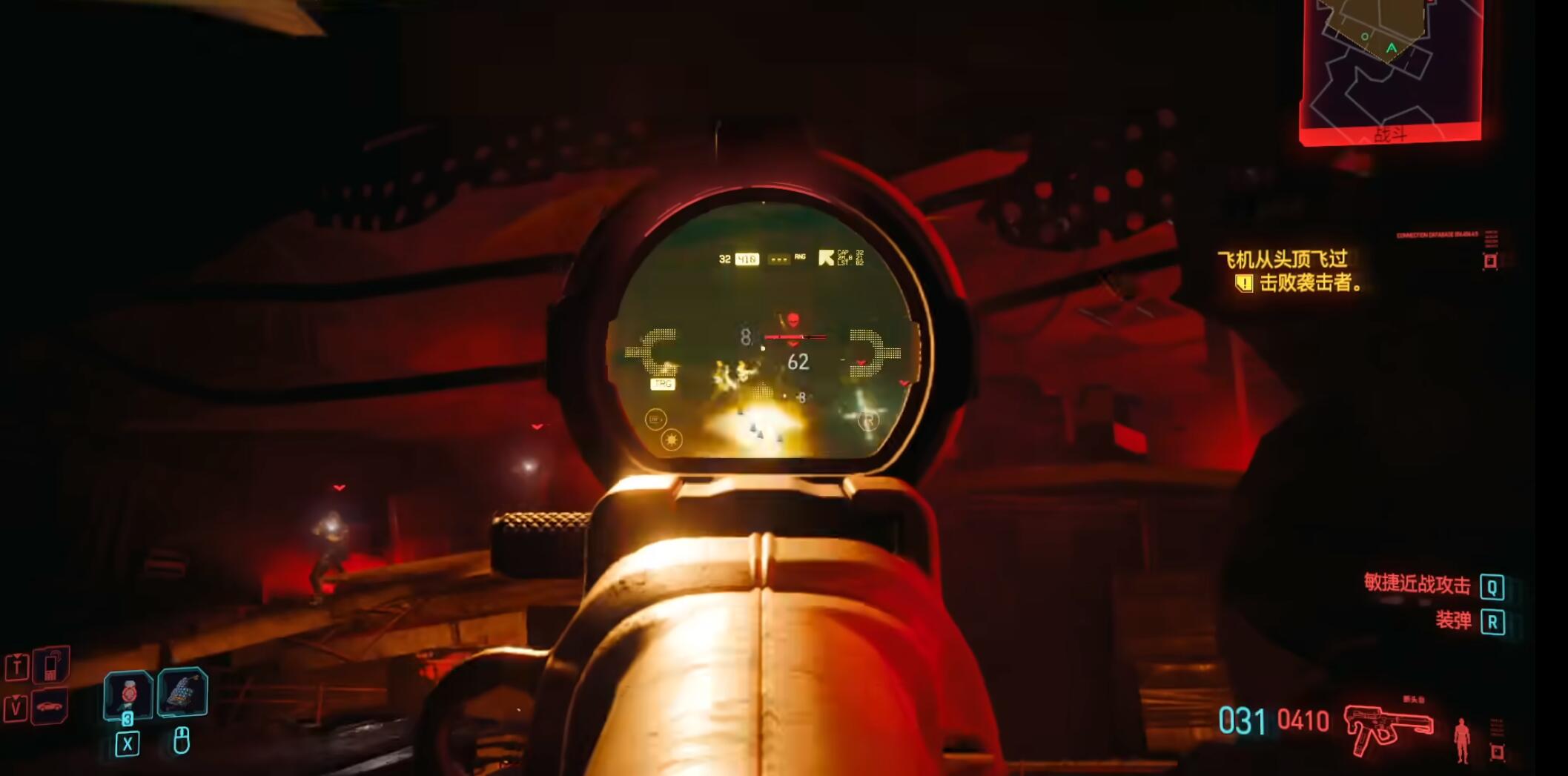
Task: Click the sun icon inside the scope reticle
Action: pyautogui.click(x=672, y=439)
